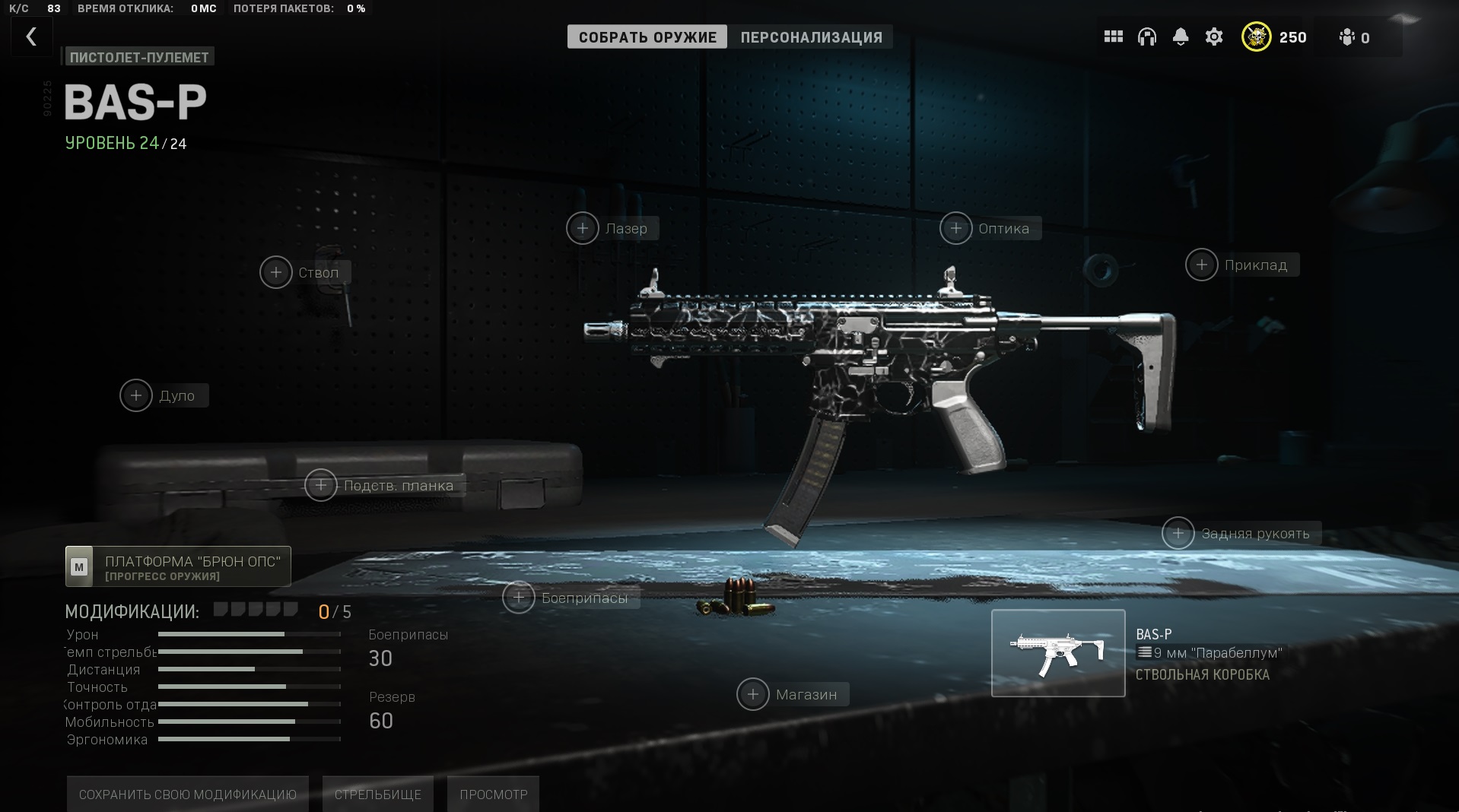Open the grid menu icon
The width and height of the screenshot is (1459, 812).
click(x=1113, y=36)
